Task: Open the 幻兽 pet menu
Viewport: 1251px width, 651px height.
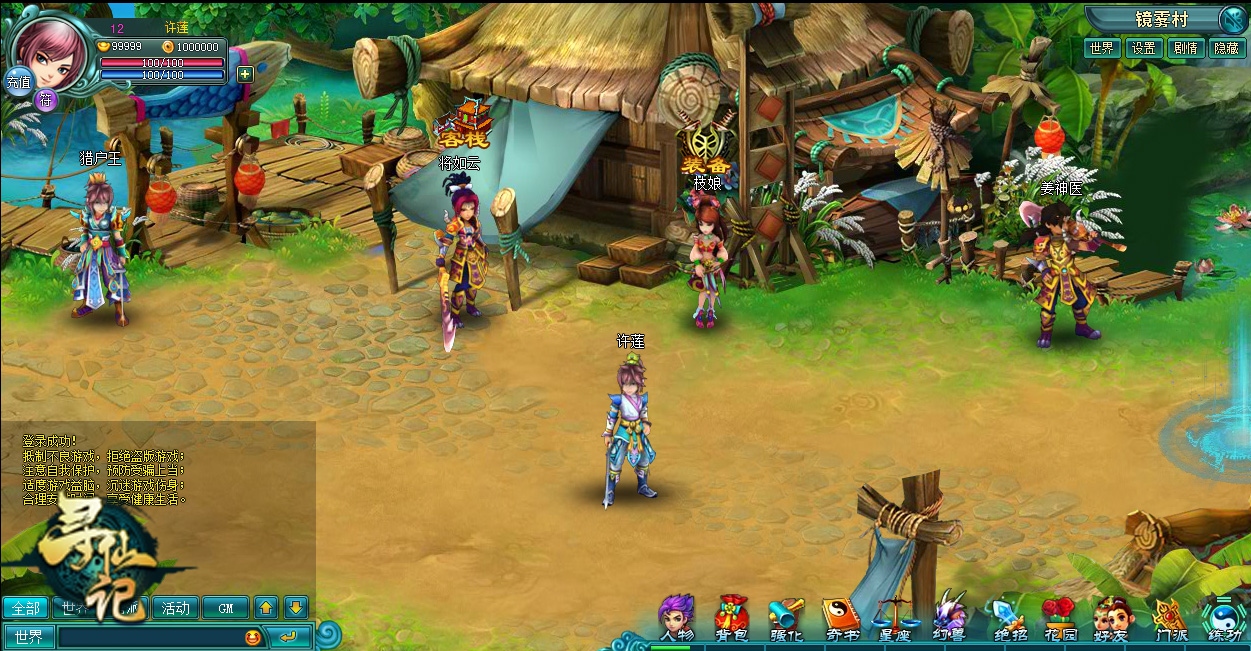Action: 948,615
